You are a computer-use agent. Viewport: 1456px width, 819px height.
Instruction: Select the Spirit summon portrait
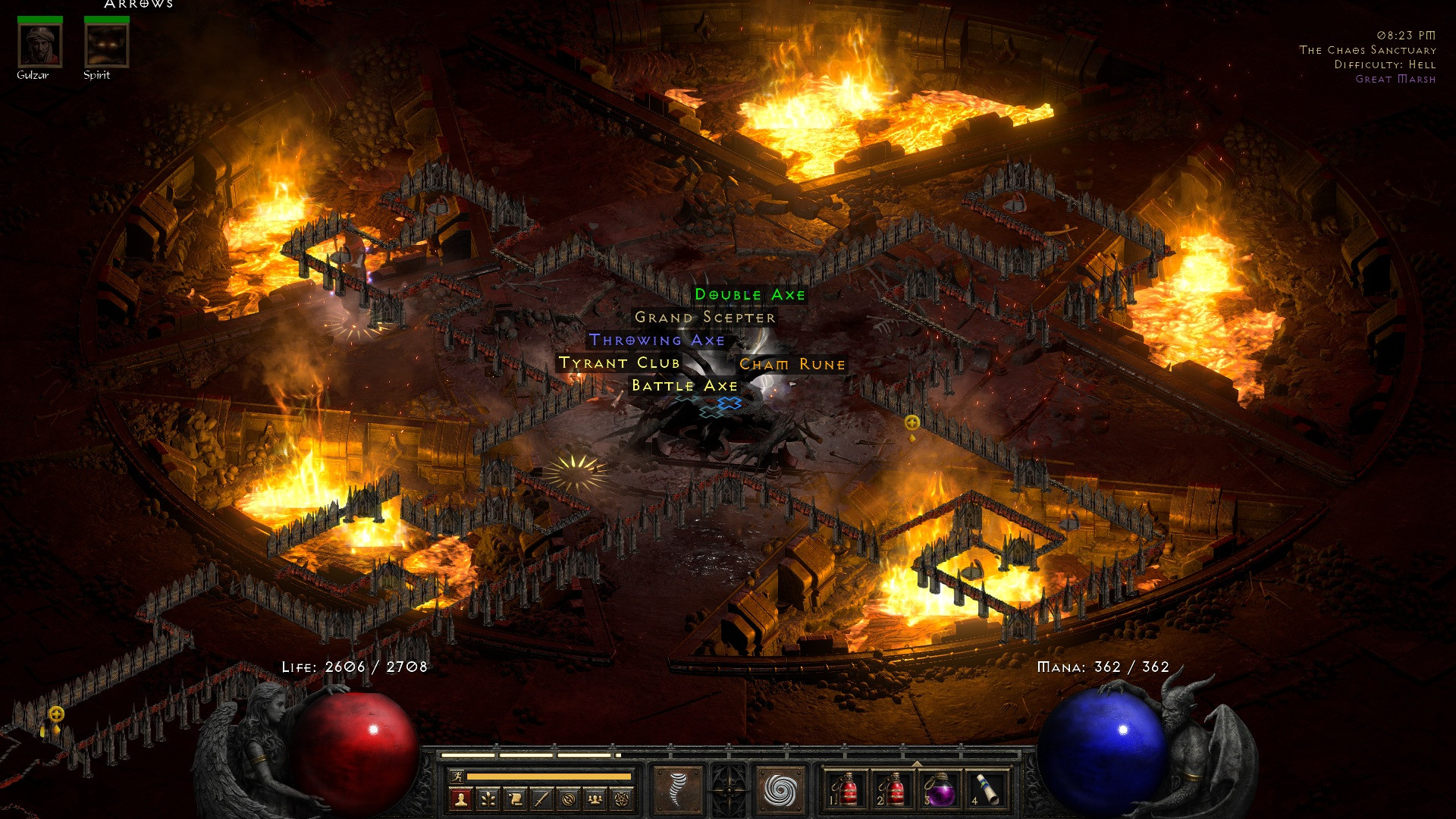tap(106, 45)
